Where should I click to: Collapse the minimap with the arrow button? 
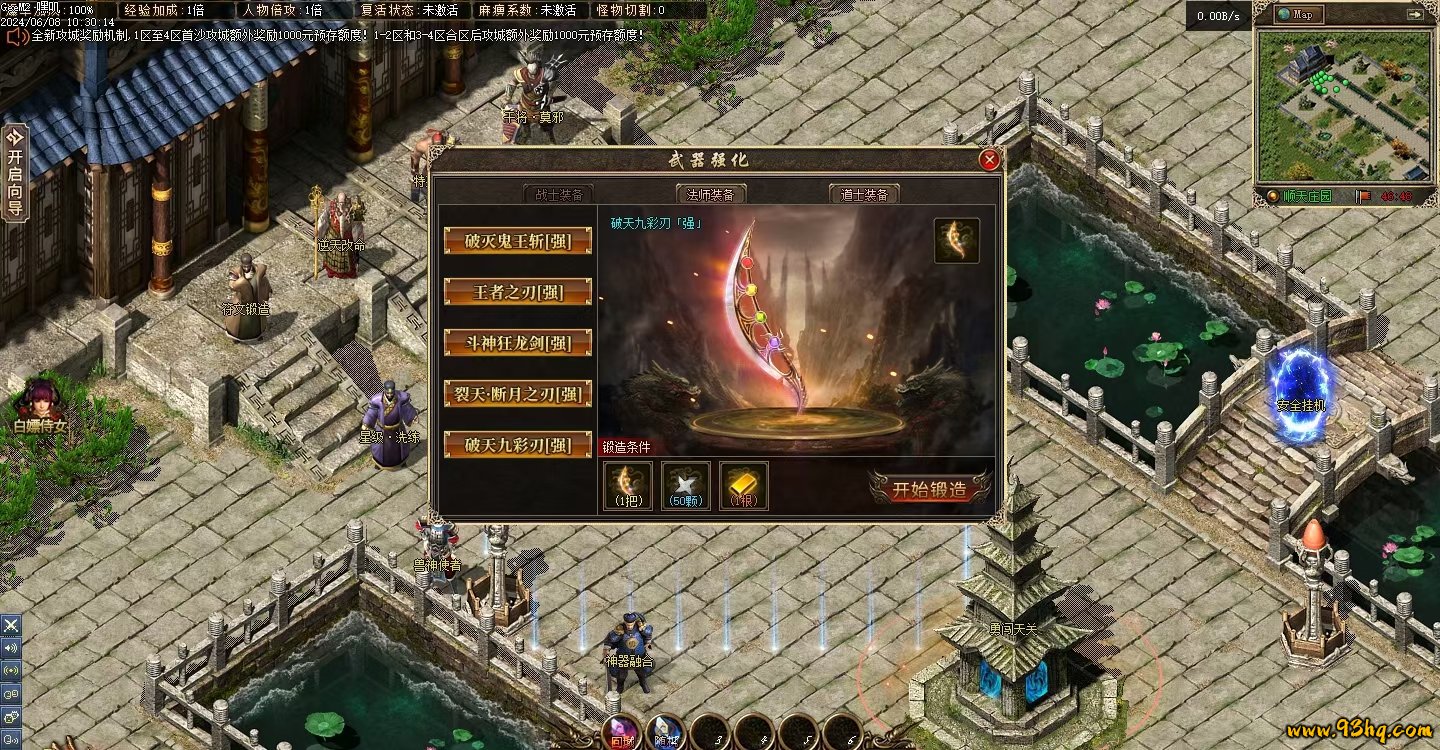tap(1414, 15)
